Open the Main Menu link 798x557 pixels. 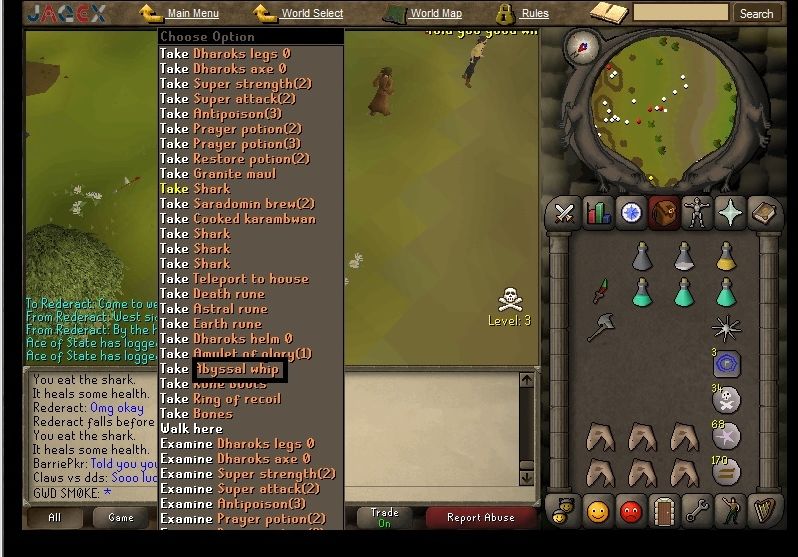192,14
